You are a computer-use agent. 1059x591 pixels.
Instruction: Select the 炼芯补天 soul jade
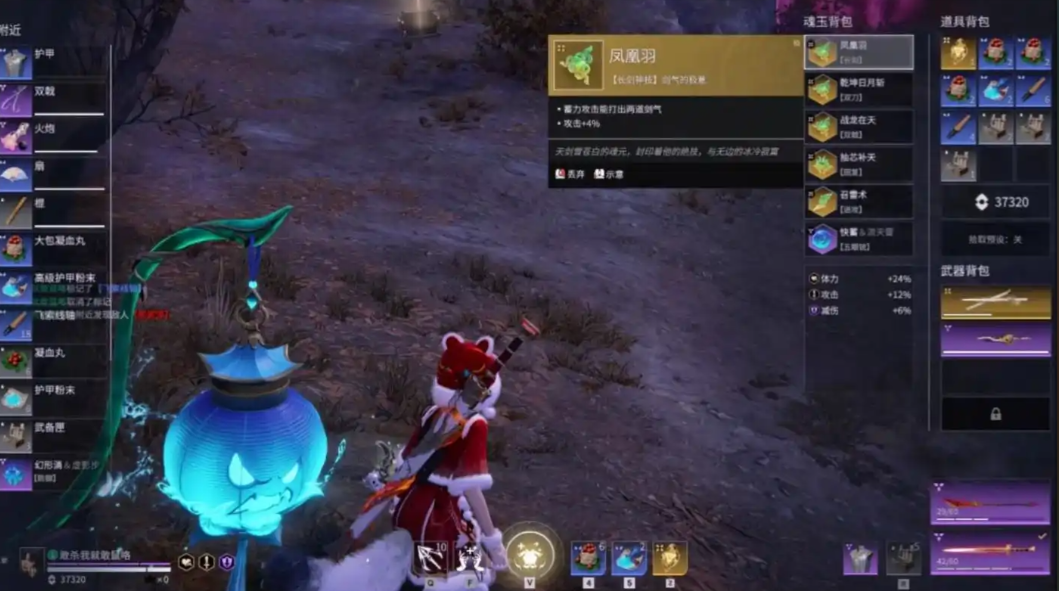[x=859, y=164]
